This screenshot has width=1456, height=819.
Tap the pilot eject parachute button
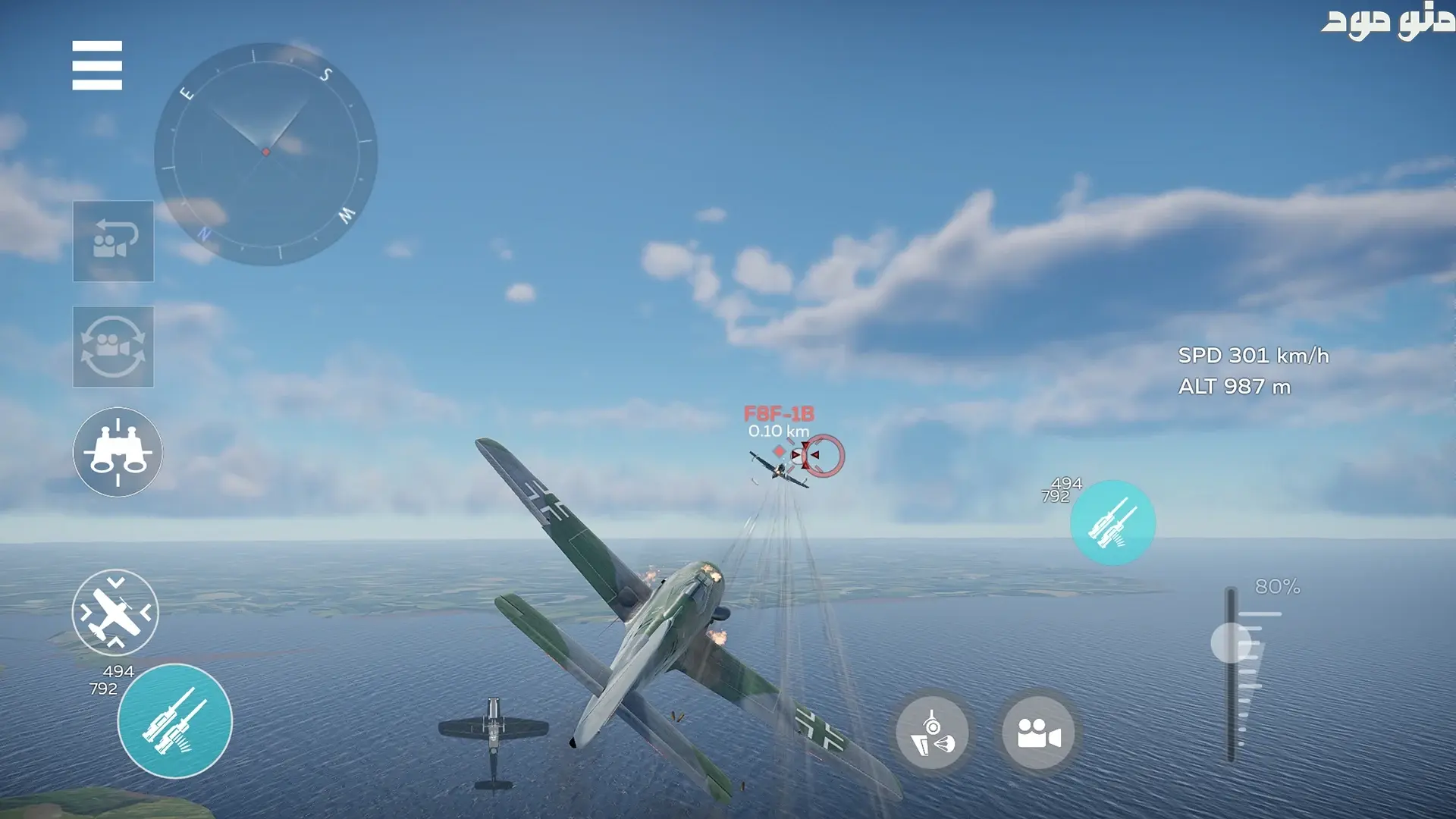point(932,733)
